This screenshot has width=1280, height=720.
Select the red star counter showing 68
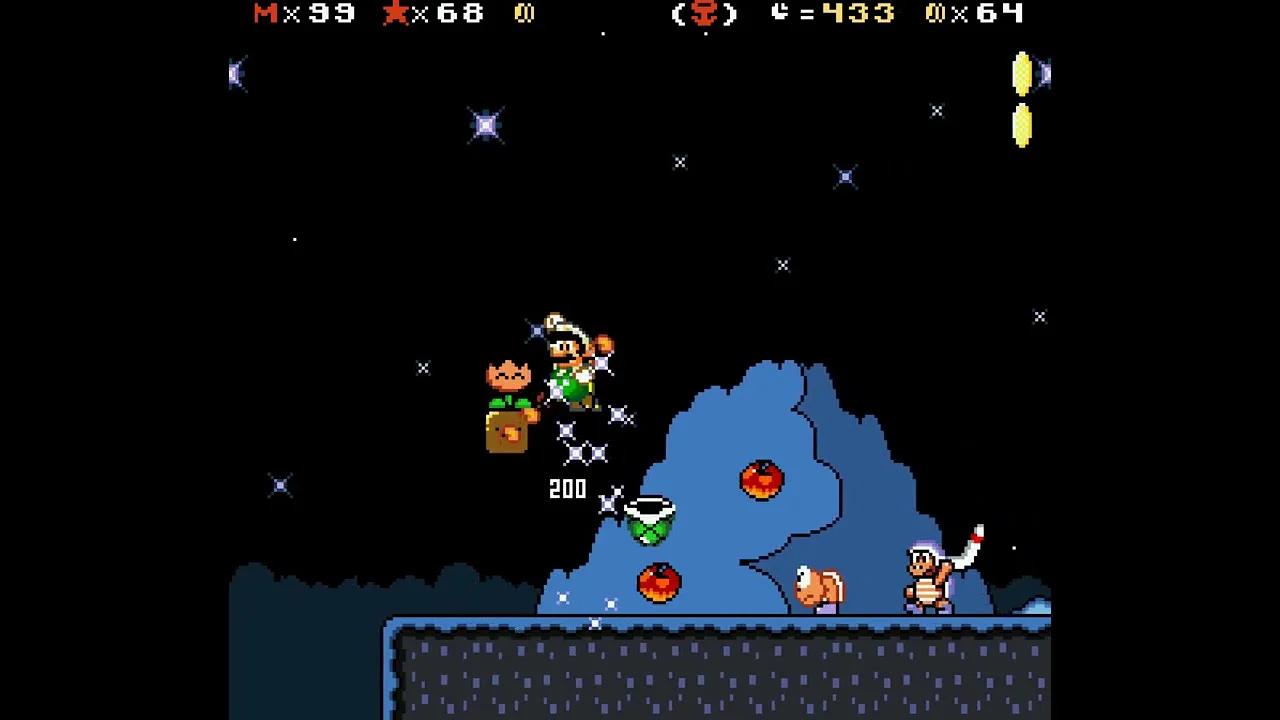(x=430, y=14)
